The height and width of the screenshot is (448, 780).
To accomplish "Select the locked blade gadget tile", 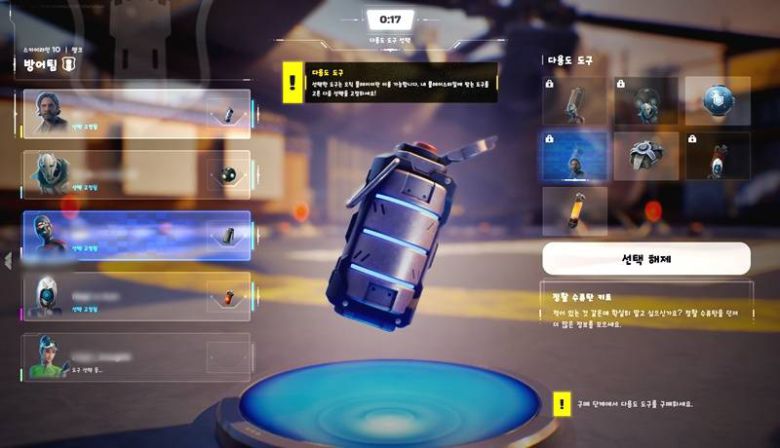I will [x=574, y=101].
